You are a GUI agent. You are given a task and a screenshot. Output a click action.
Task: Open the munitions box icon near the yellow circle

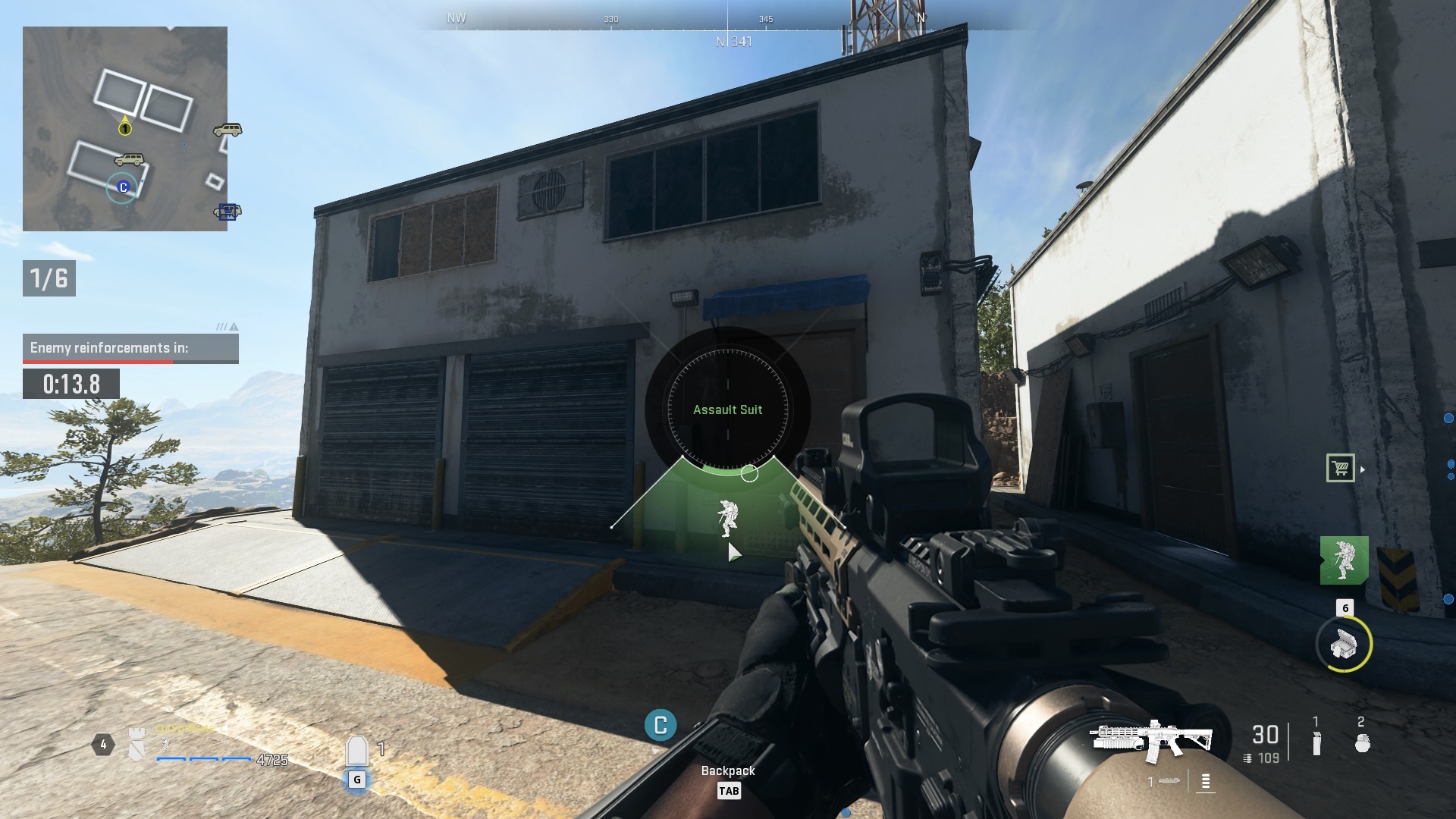pos(1345,645)
